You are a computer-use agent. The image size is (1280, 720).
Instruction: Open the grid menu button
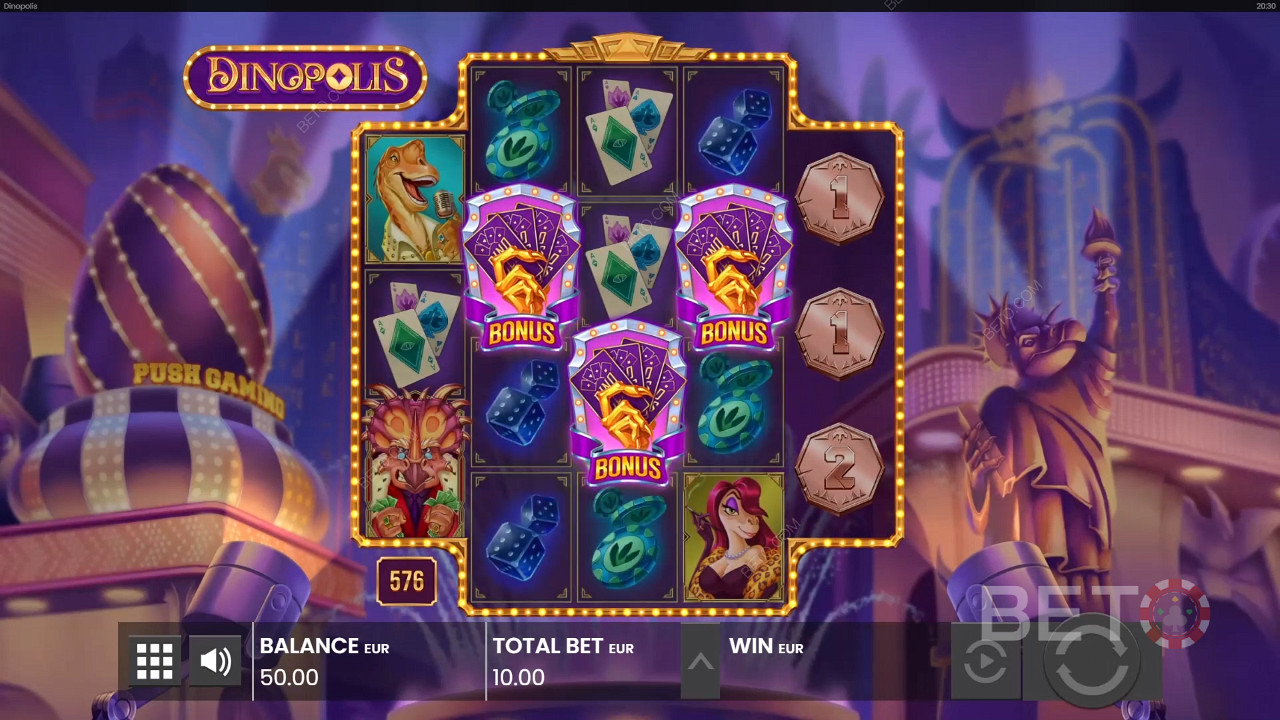(155, 661)
